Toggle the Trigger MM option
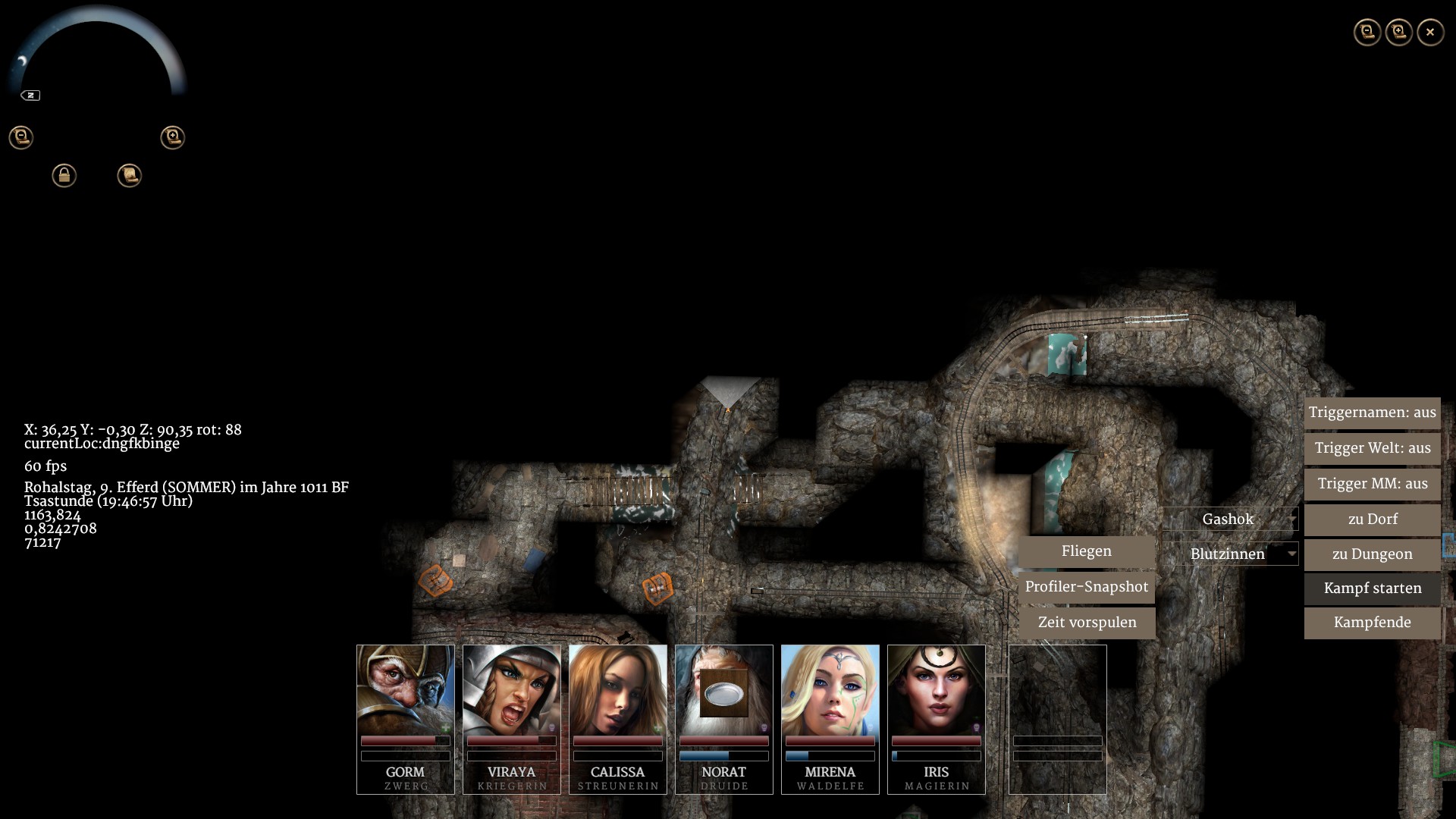This screenshot has width=1456, height=819. [x=1372, y=484]
